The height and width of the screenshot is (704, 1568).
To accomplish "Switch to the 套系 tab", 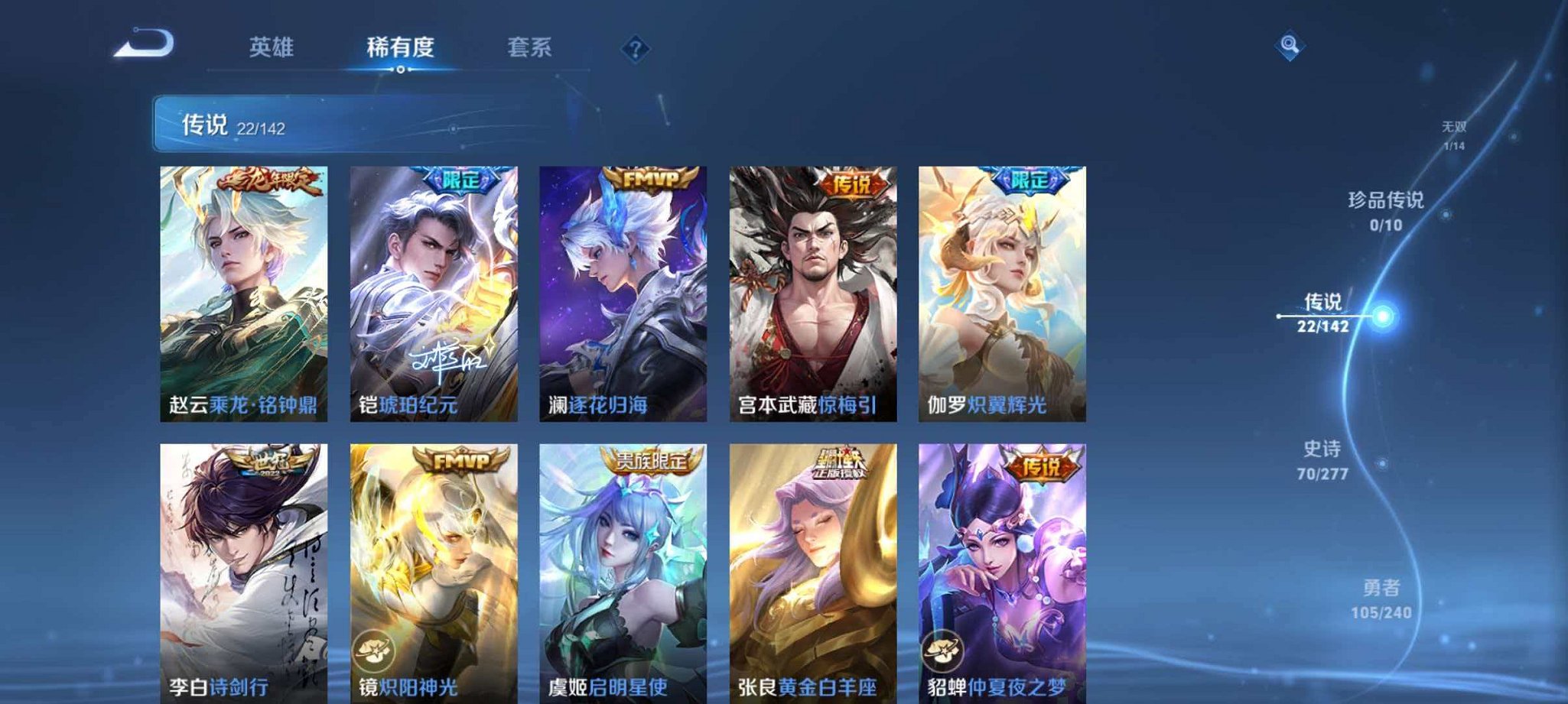I will pos(529,47).
